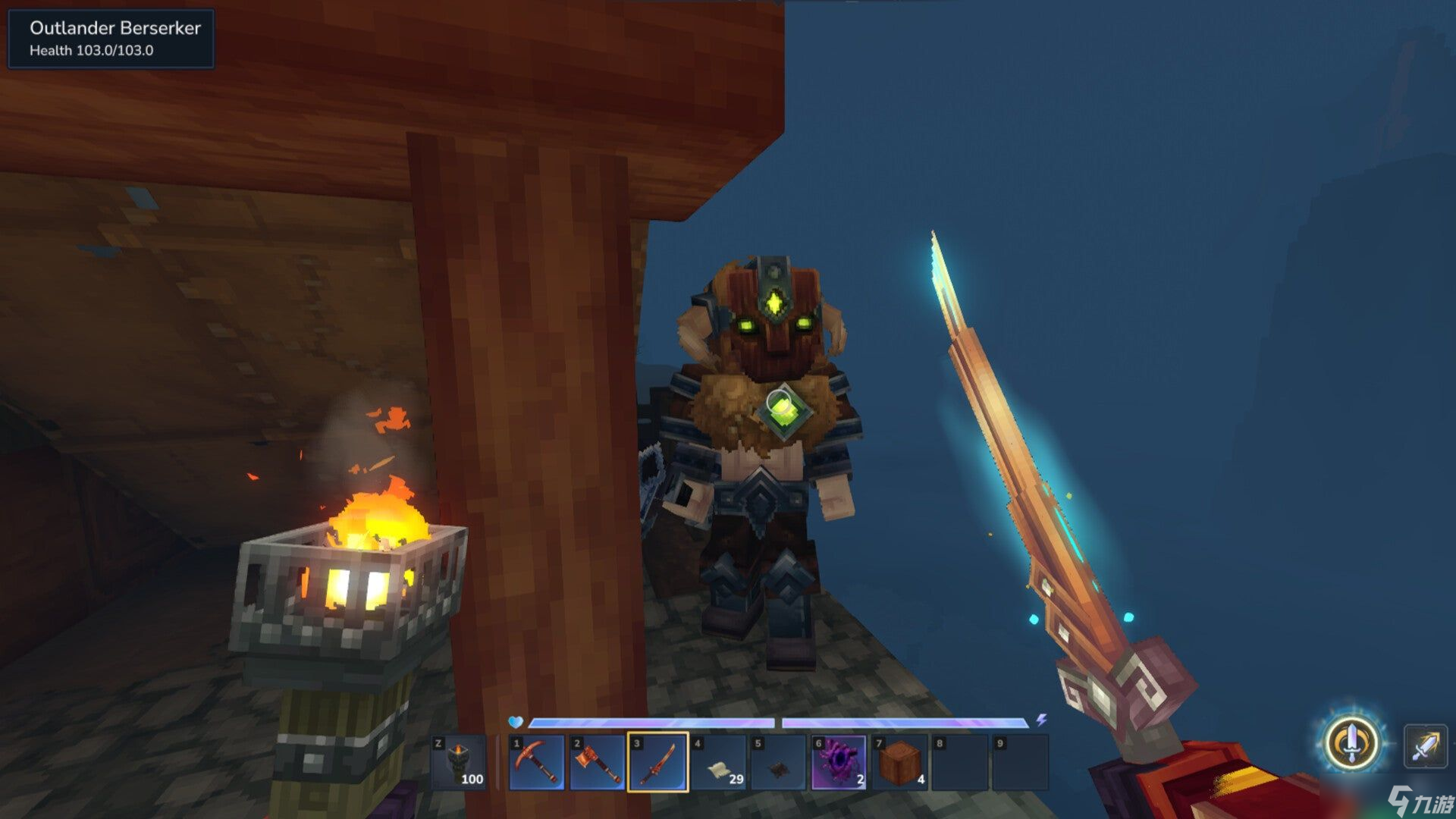Choose the highlighted copper sword slot
The image size is (1456, 819).
point(658,762)
